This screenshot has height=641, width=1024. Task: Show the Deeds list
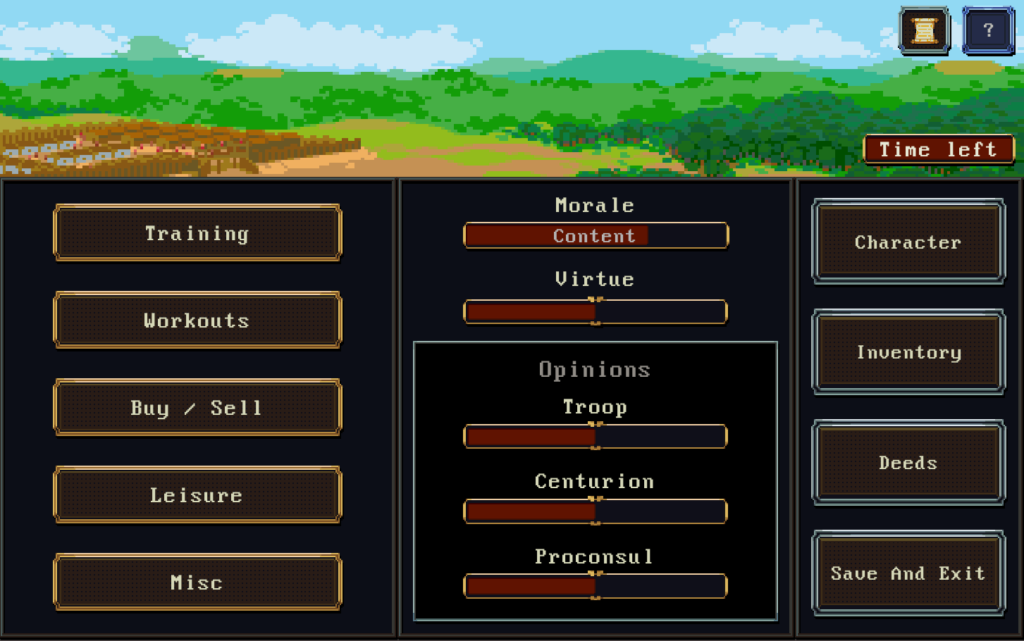(x=908, y=463)
